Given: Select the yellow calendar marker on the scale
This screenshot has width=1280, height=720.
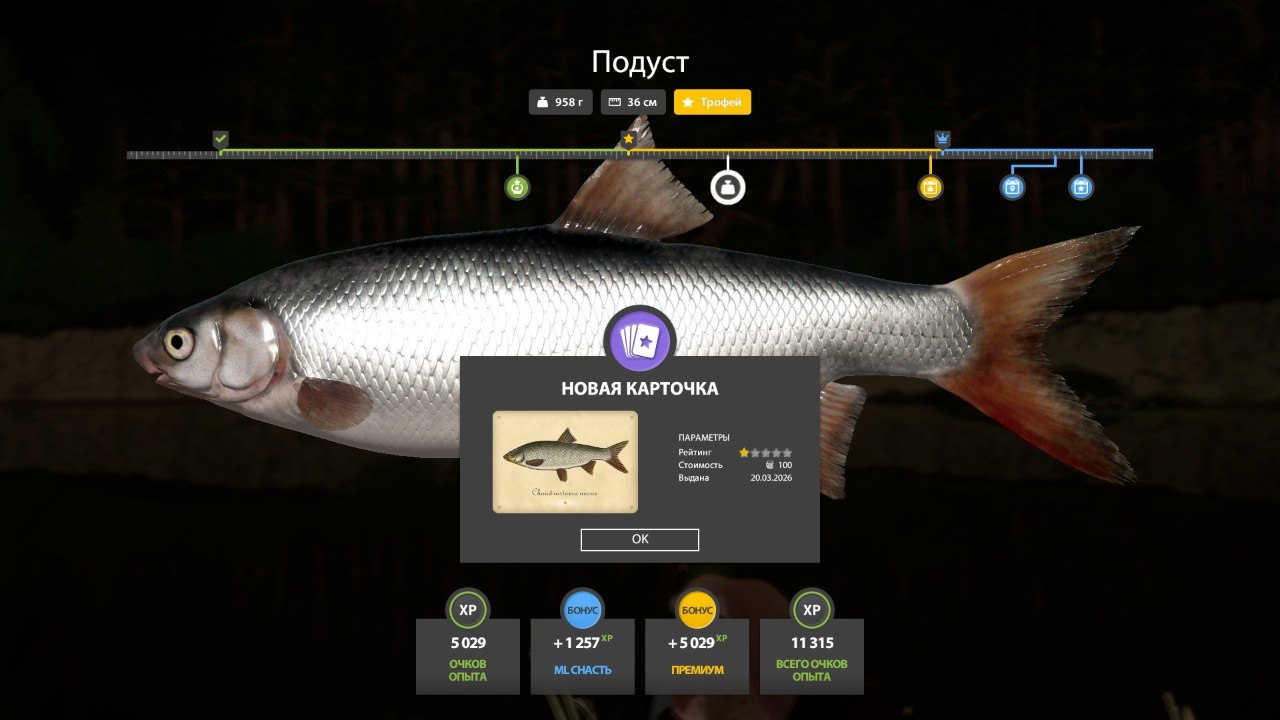Looking at the screenshot, I should [x=930, y=187].
